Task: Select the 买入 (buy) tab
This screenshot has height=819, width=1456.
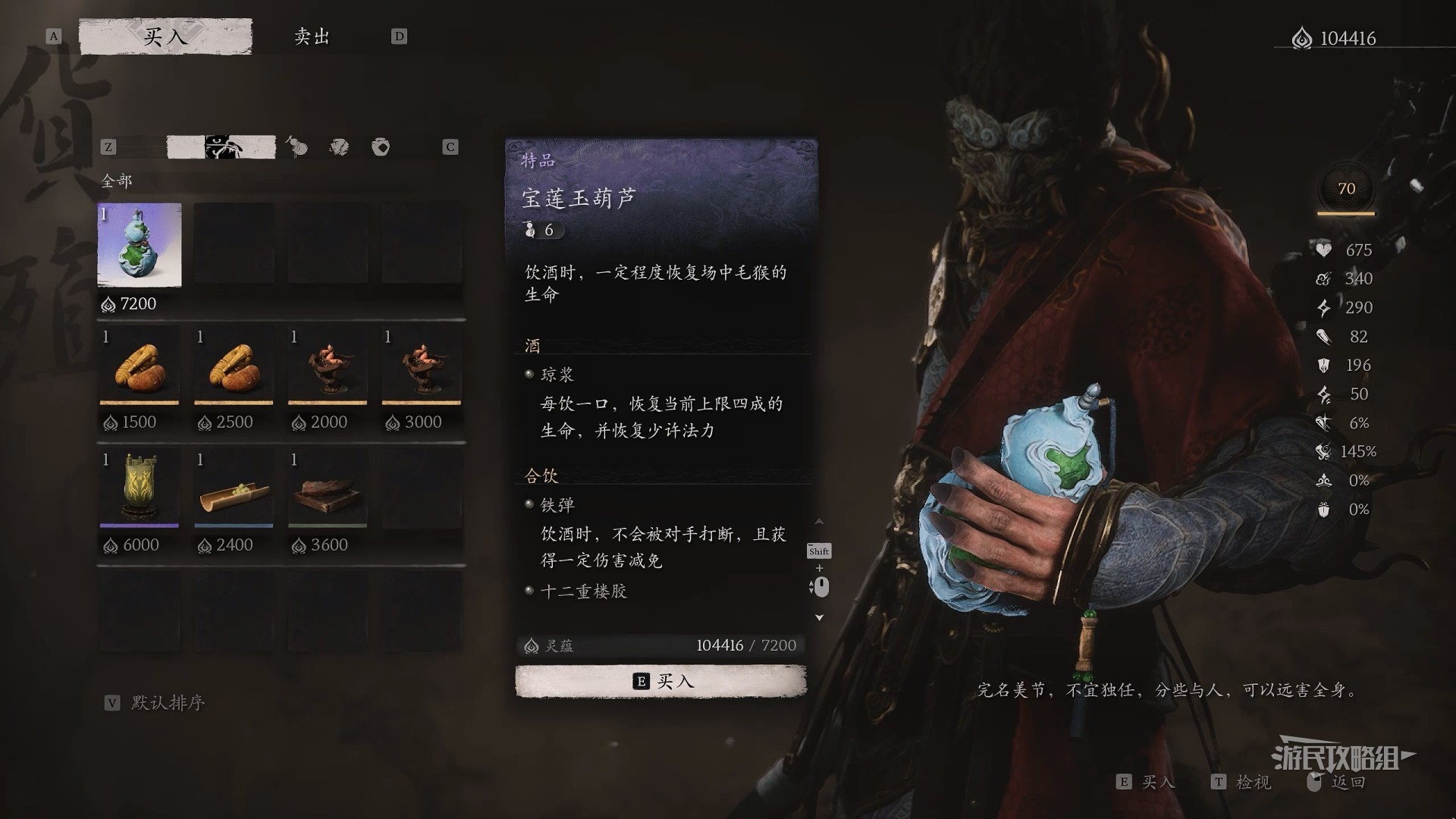Action: (x=165, y=36)
